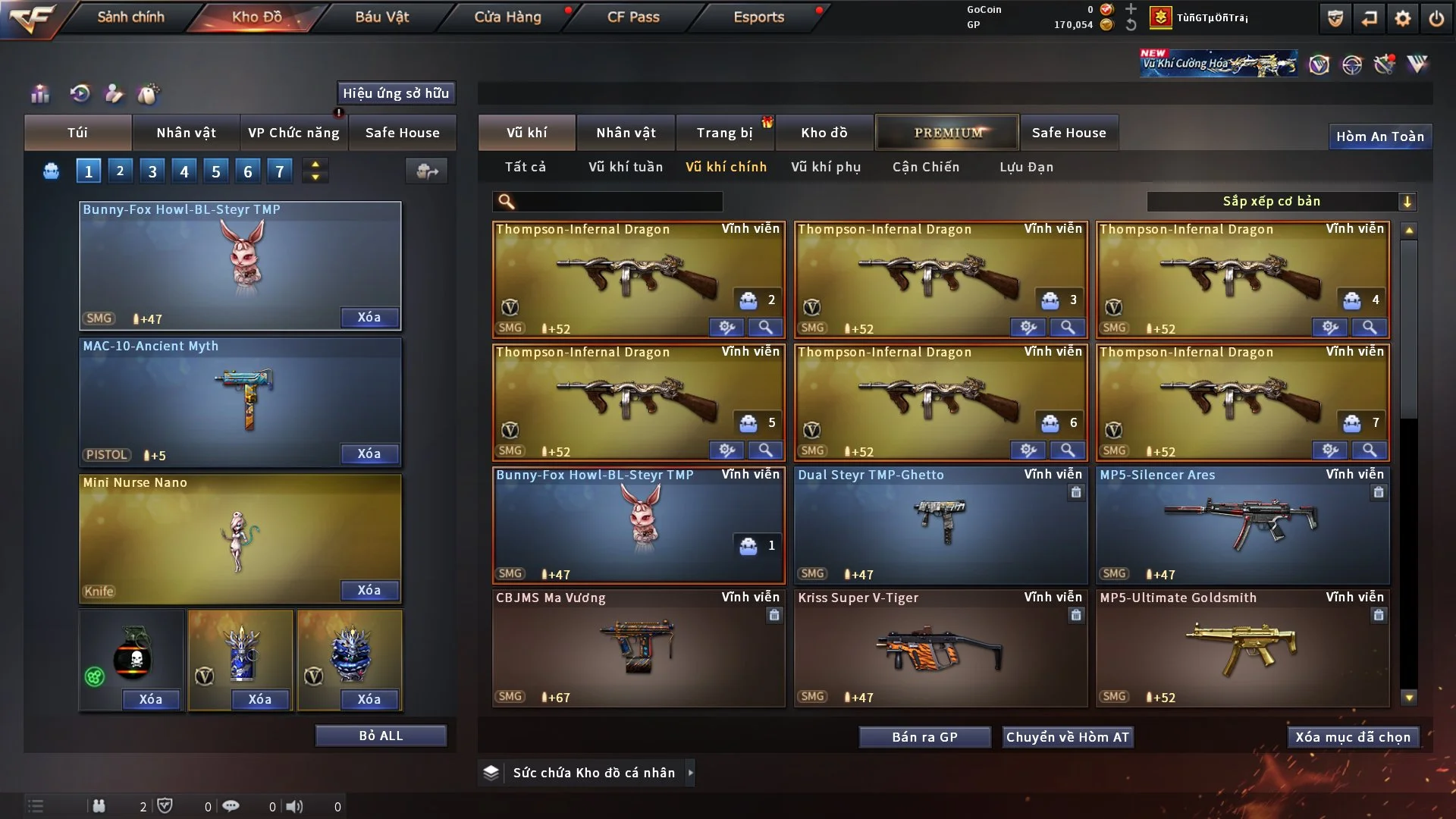Open the gear settings icon
This screenshot has height=819, width=1456.
1403,17
